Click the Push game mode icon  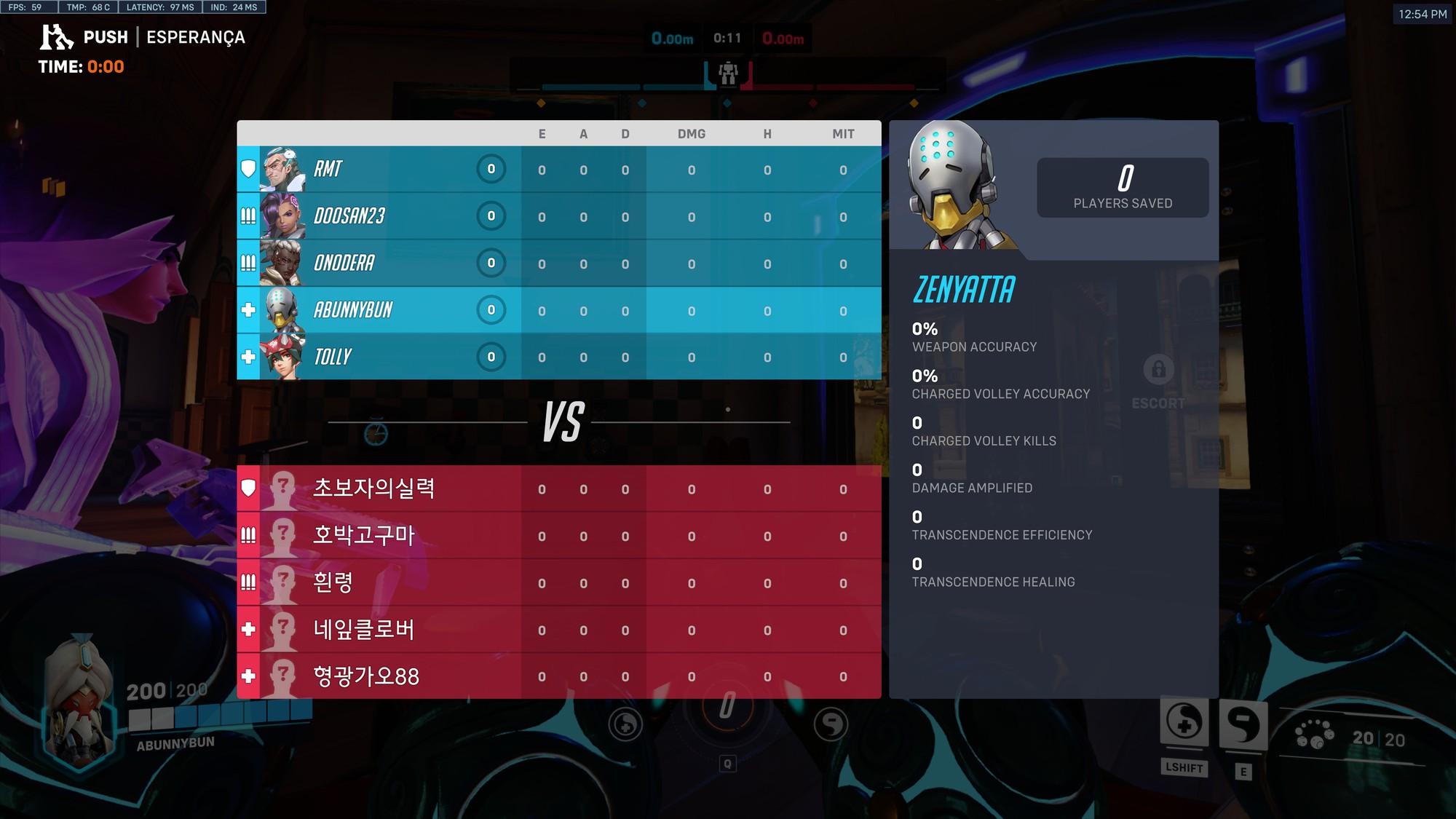56,37
